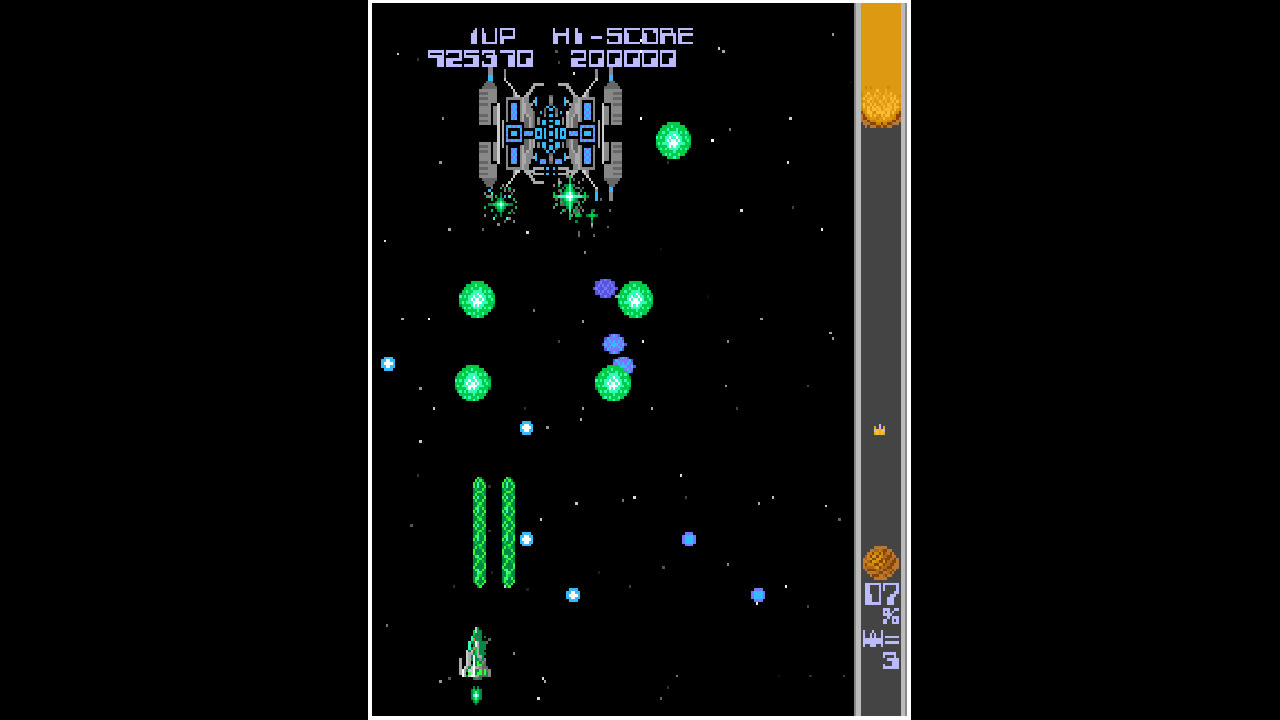Click the crown marker on the progress gauge
The image size is (1280, 720).
coord(879,430)
